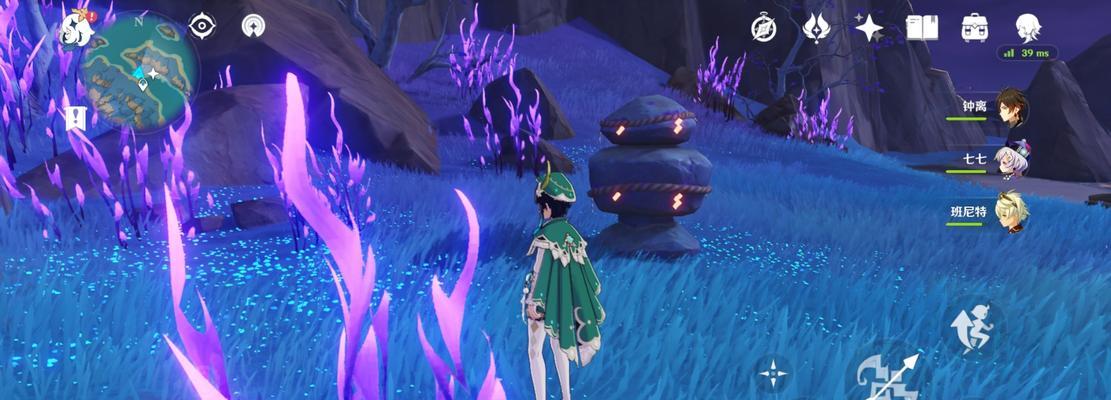Image resolution: width=1111 pixels, height=400 pixels.
Task: Open the adventure compass icon
Action: [x=764, y=28]
